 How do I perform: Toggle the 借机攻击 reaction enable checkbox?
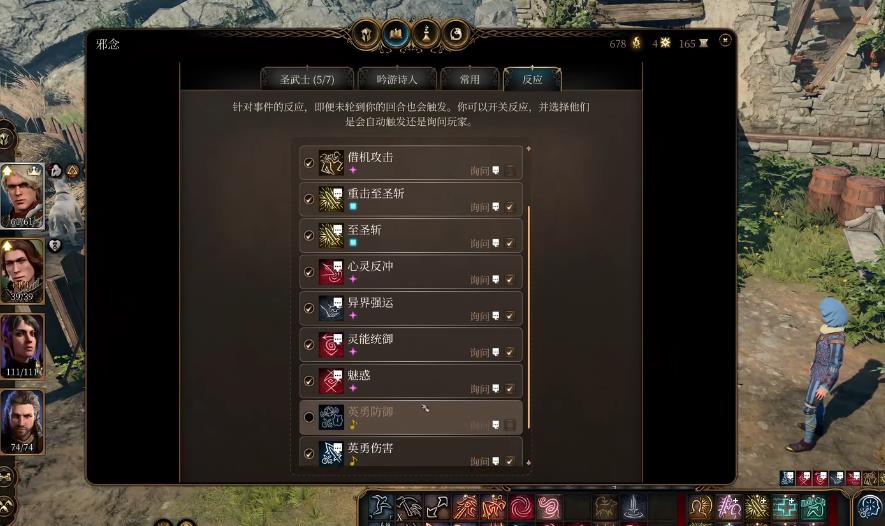(x=309, y=163)
